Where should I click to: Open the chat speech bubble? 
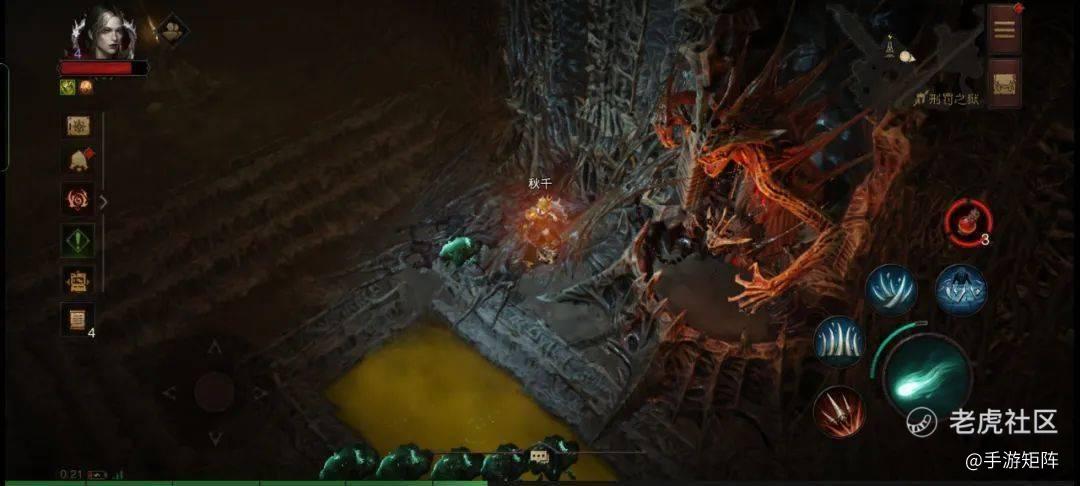539,456
